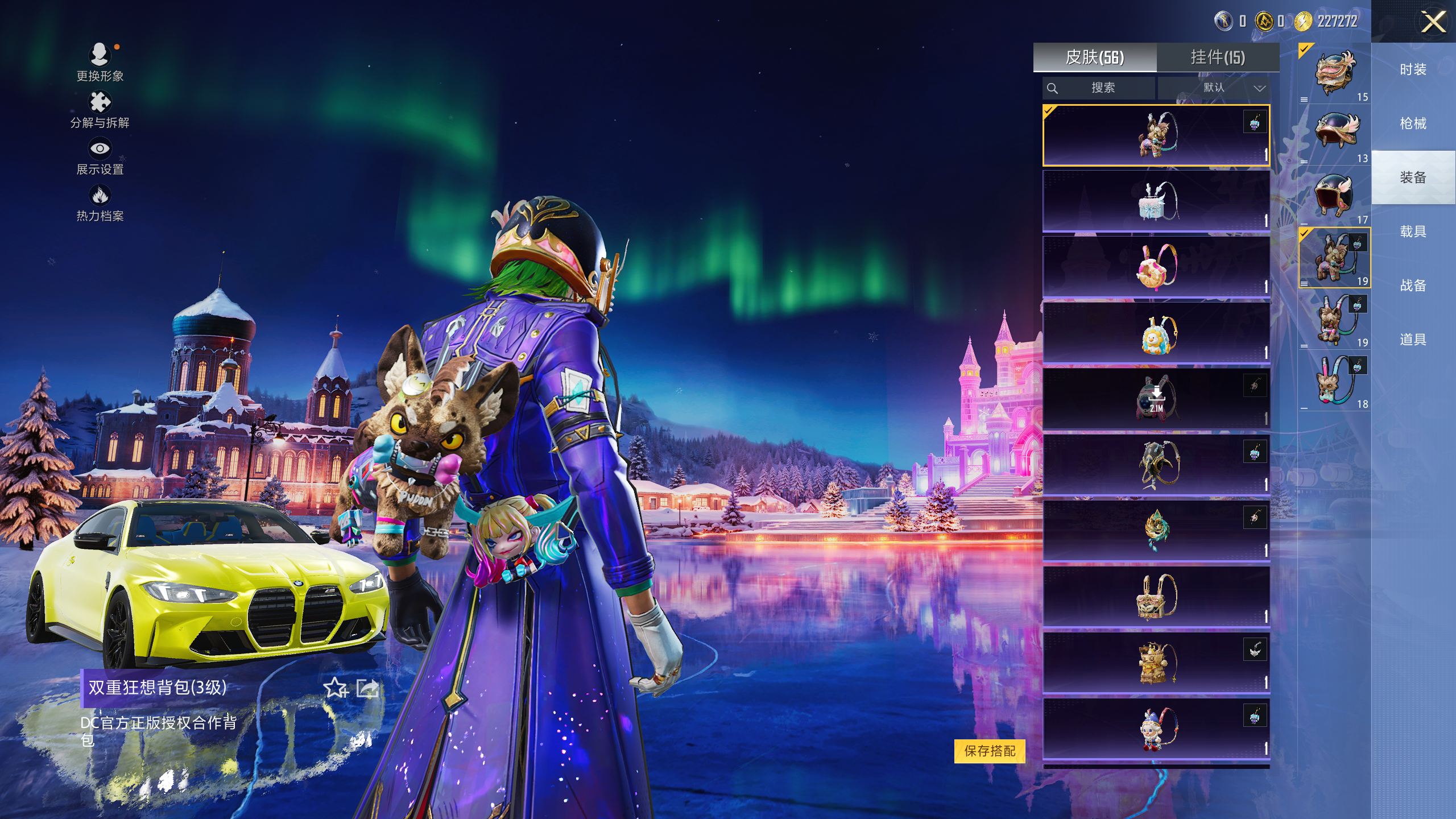Select the 皮肤(56) tab
1456x819 pixels.
click(1094, 57)
